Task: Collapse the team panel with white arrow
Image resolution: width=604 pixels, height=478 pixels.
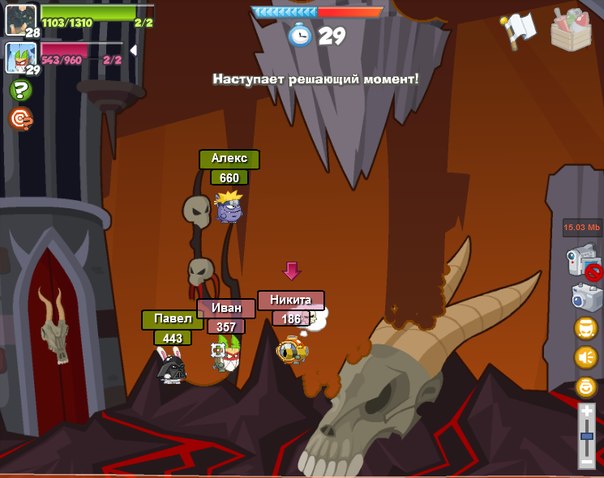Action: point(134,50)
